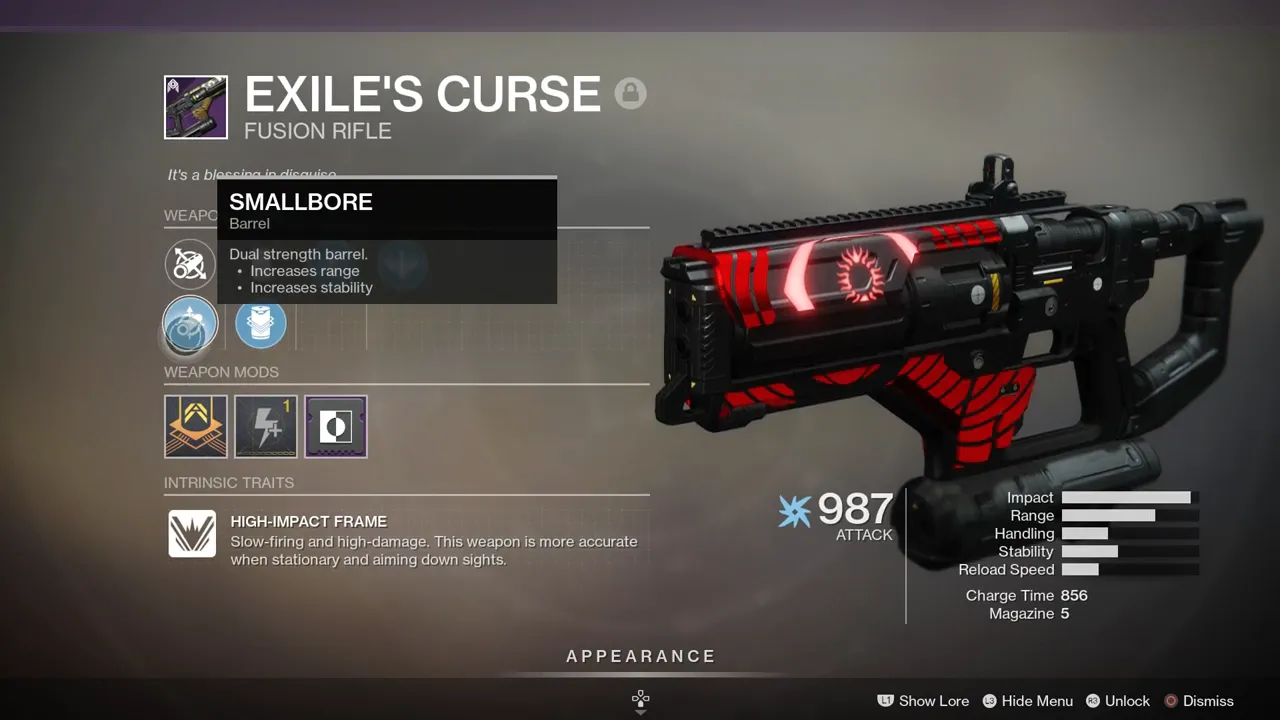Open the Weapon Perks section header

(190, 215)
